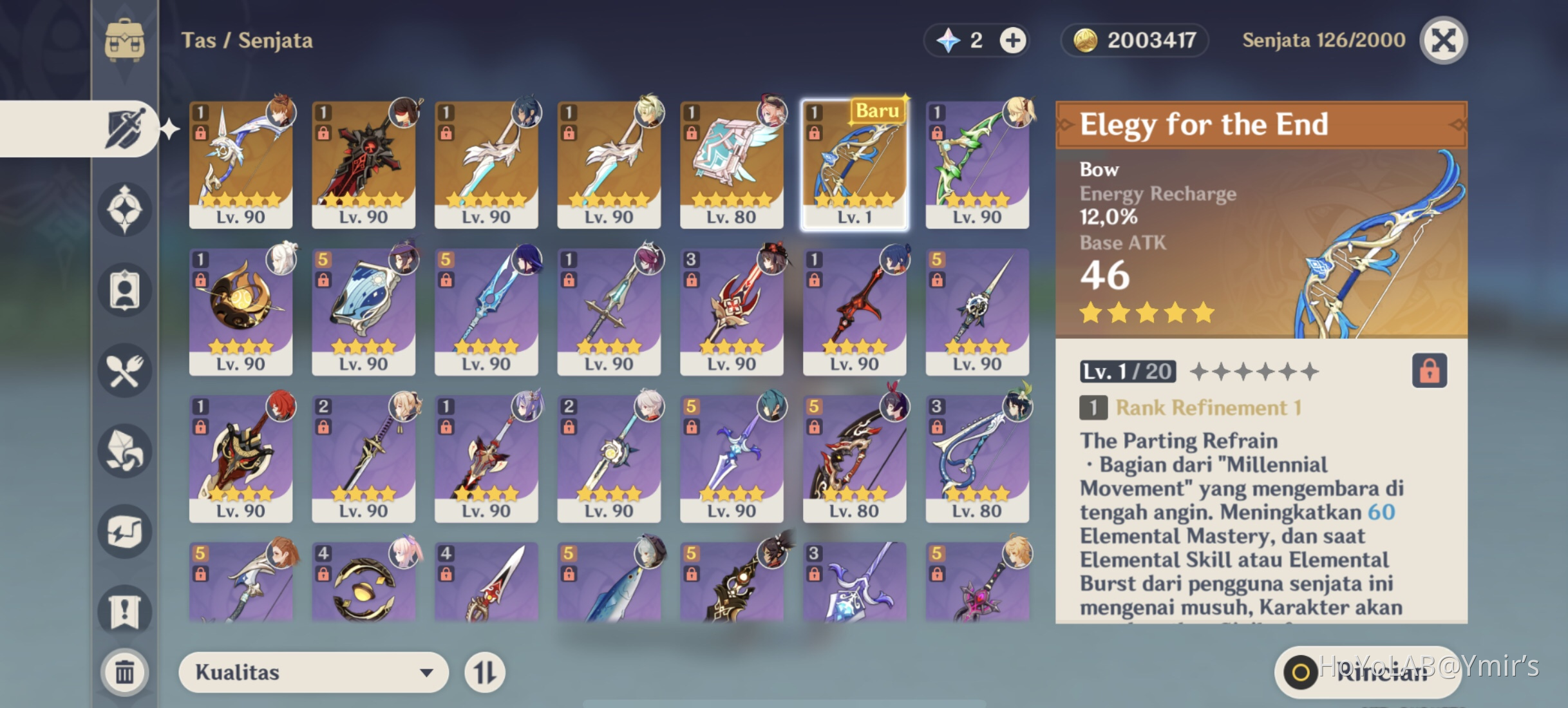
Task: Open the gadgets category icon
Action: point(126,530)
